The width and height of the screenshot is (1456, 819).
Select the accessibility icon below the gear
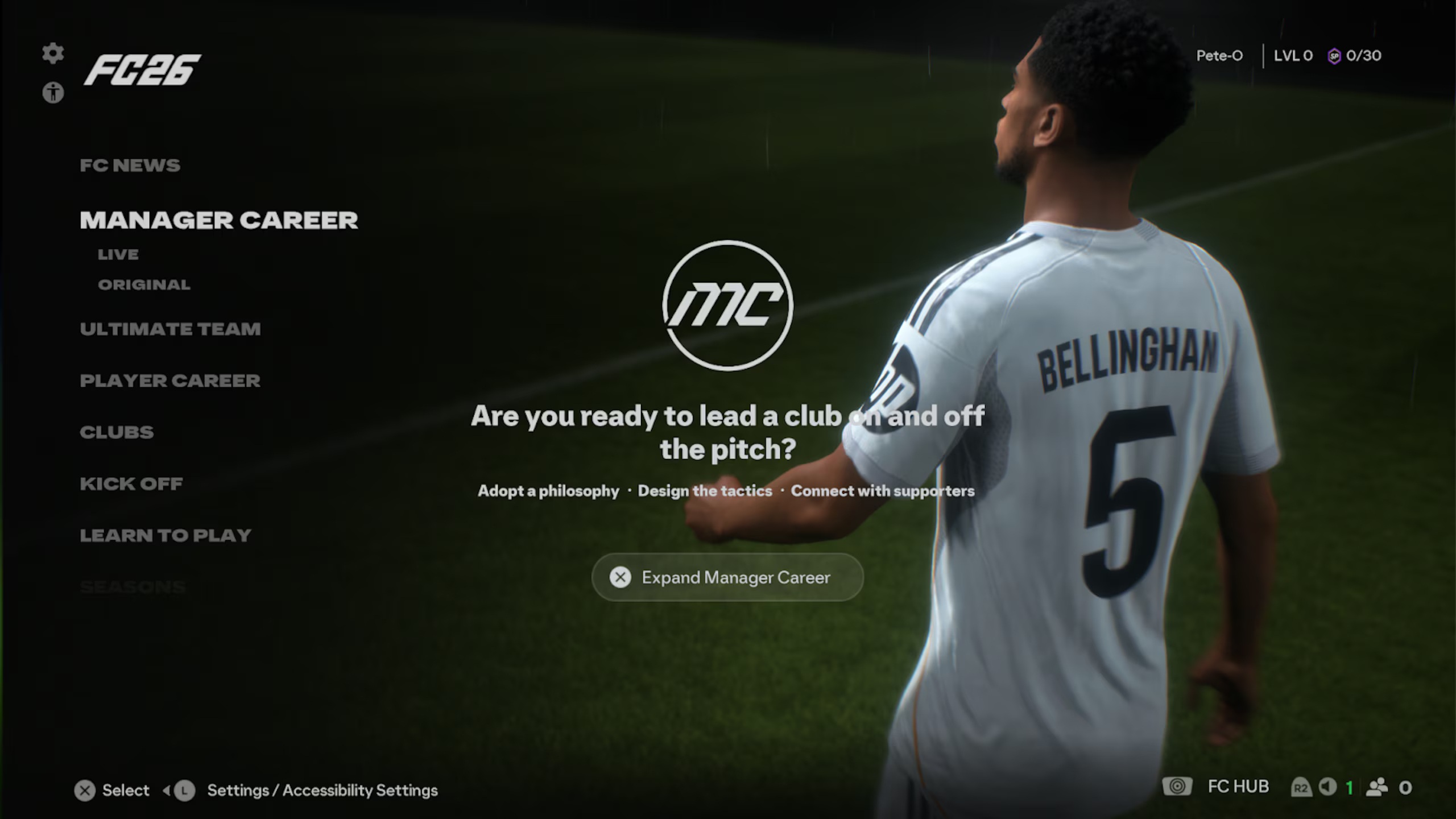(54, 93)
